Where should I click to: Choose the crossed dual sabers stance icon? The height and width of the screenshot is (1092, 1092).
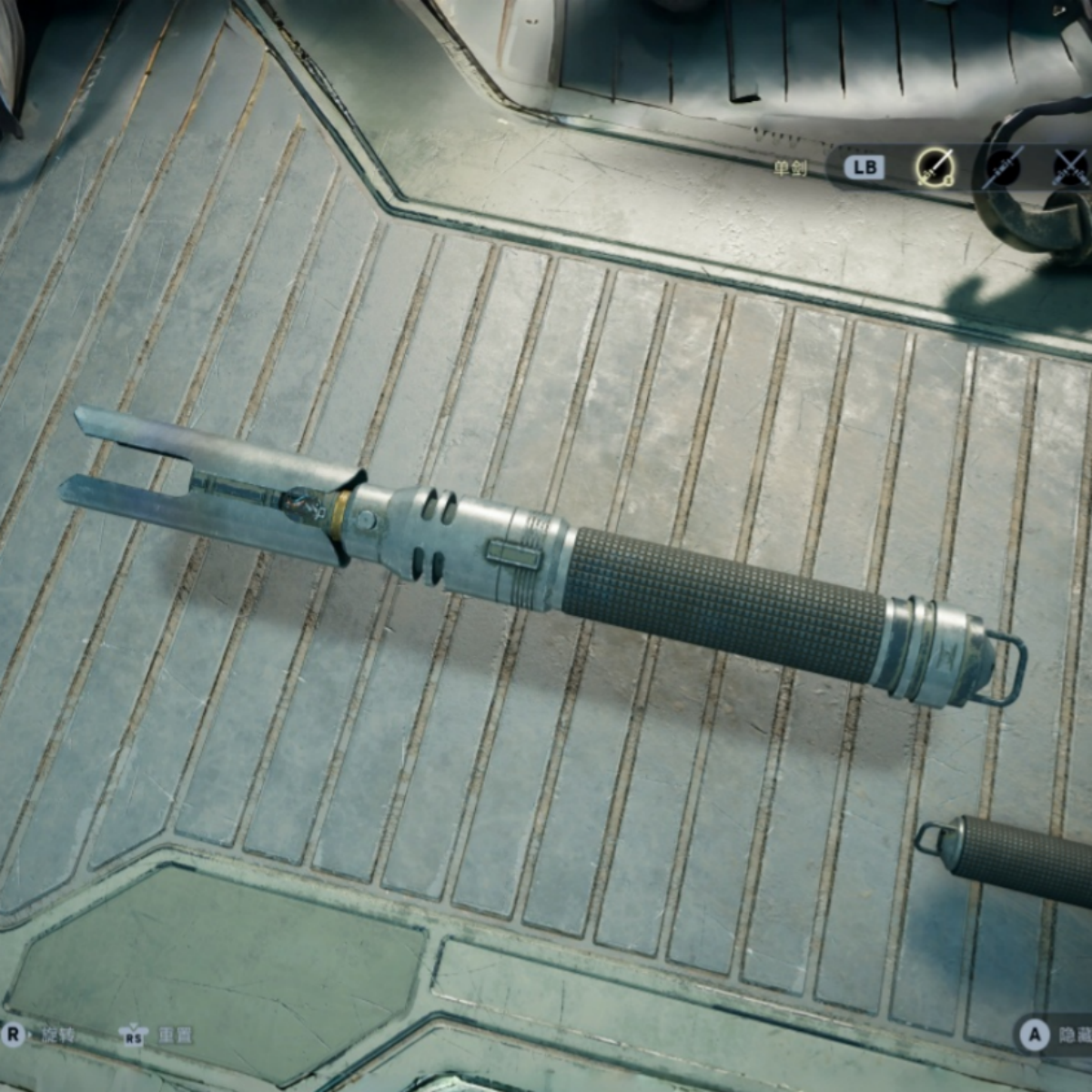[x=1071, y=167]
